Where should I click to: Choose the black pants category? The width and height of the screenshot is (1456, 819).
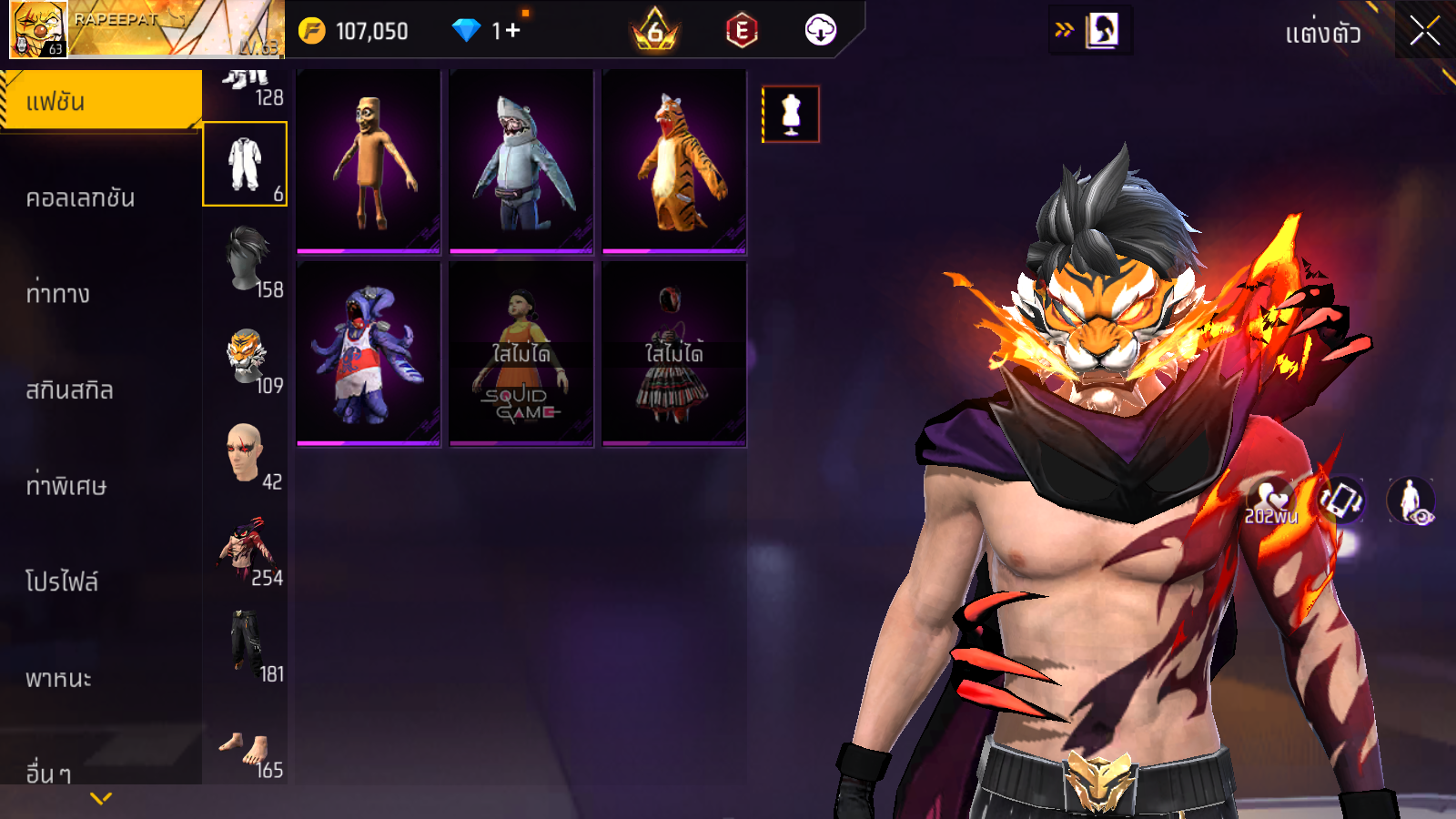(246, 645)
